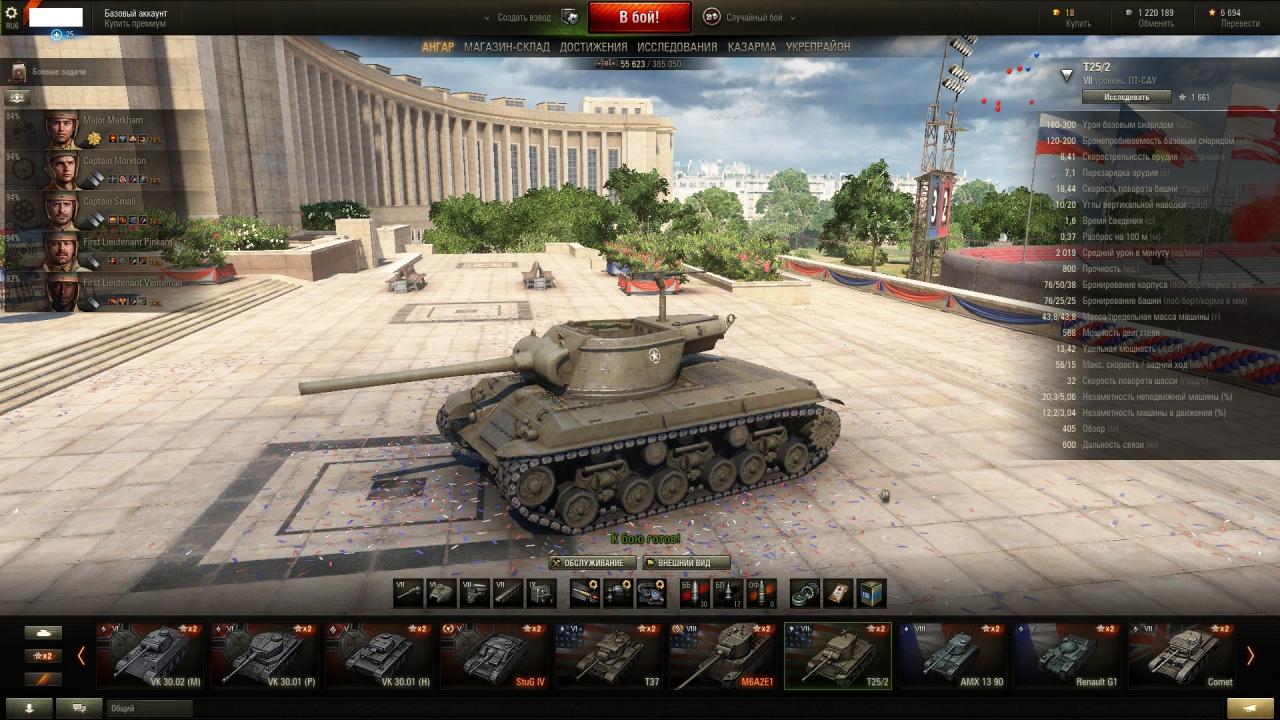1280x720 pixels.
Task: Click the Исследовать button for T25/2
Action: 1126,97
